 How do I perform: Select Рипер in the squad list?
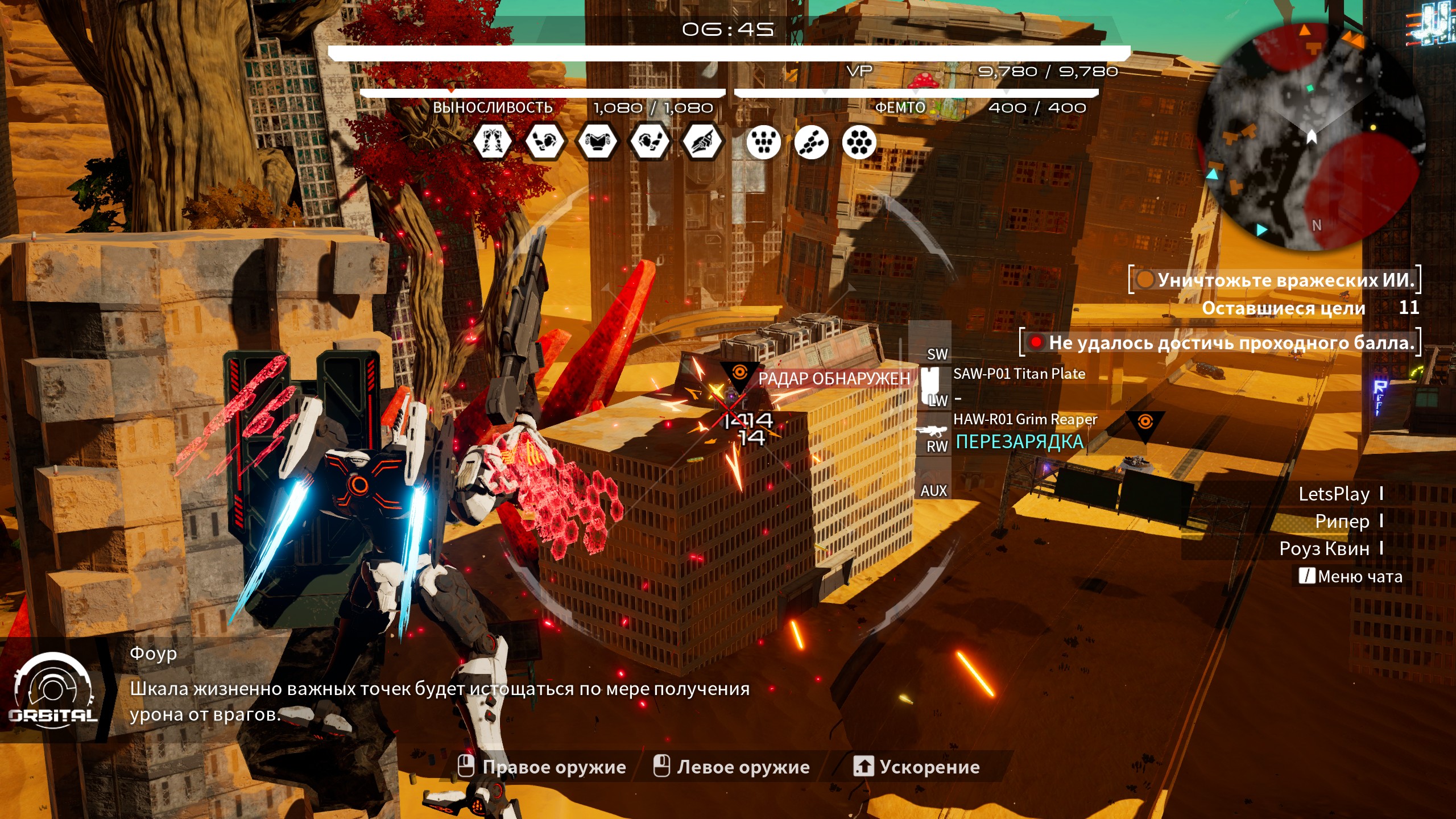pos(1342,521)
